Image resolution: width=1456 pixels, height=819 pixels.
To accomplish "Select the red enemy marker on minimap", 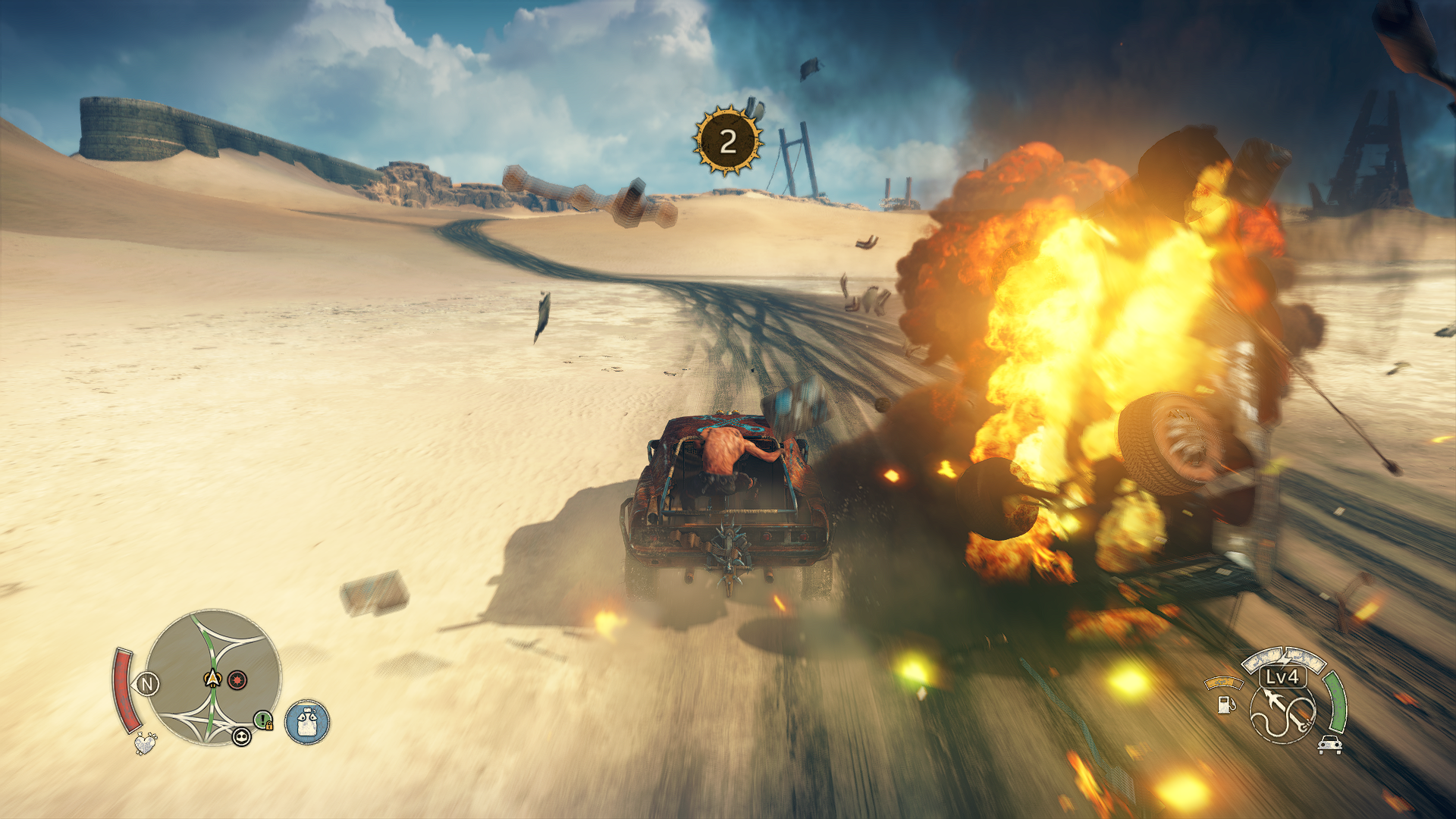I will pyautogui.click(x=237, y=679).
